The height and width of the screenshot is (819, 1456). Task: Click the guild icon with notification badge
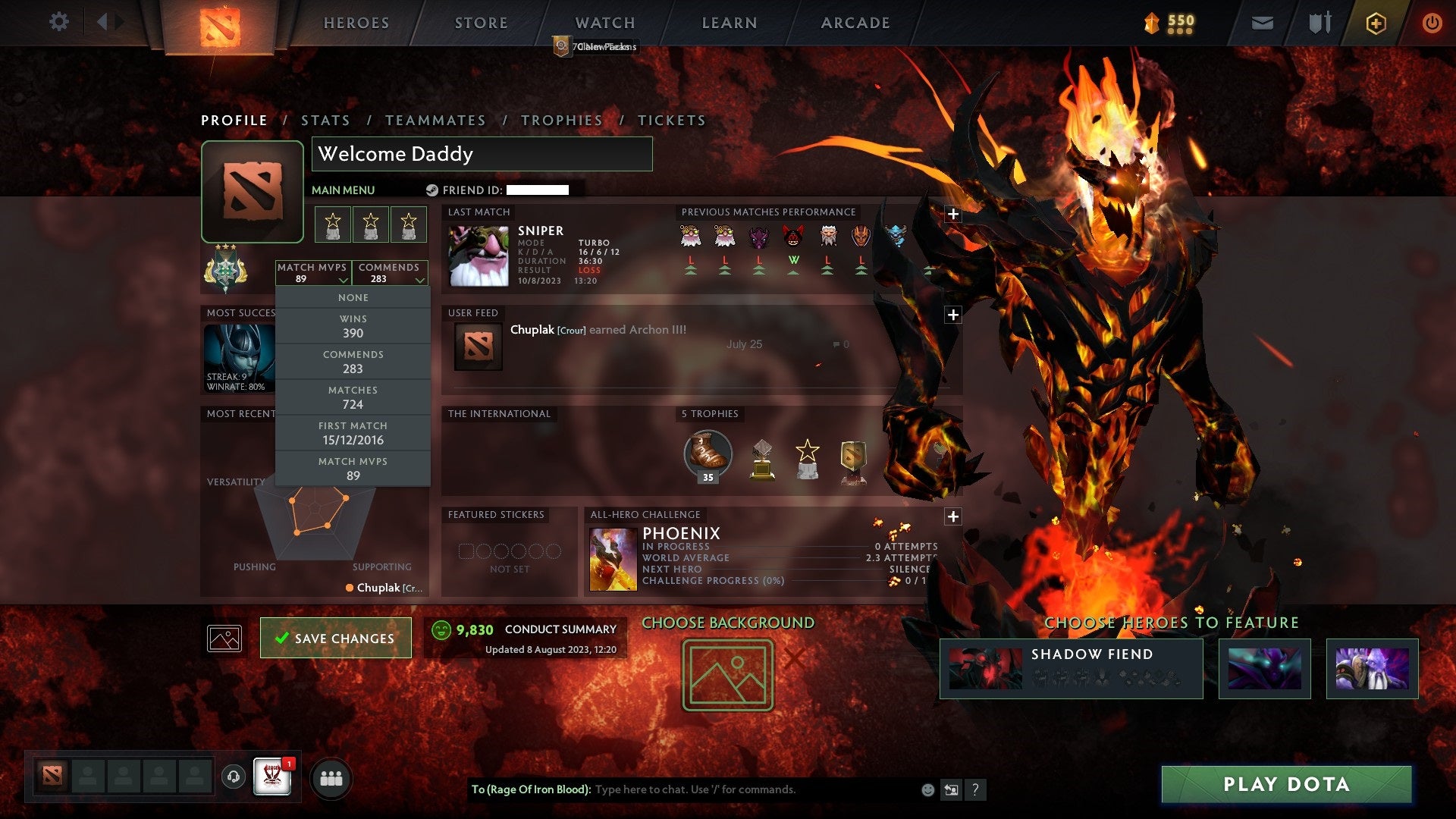pos(271,777)
